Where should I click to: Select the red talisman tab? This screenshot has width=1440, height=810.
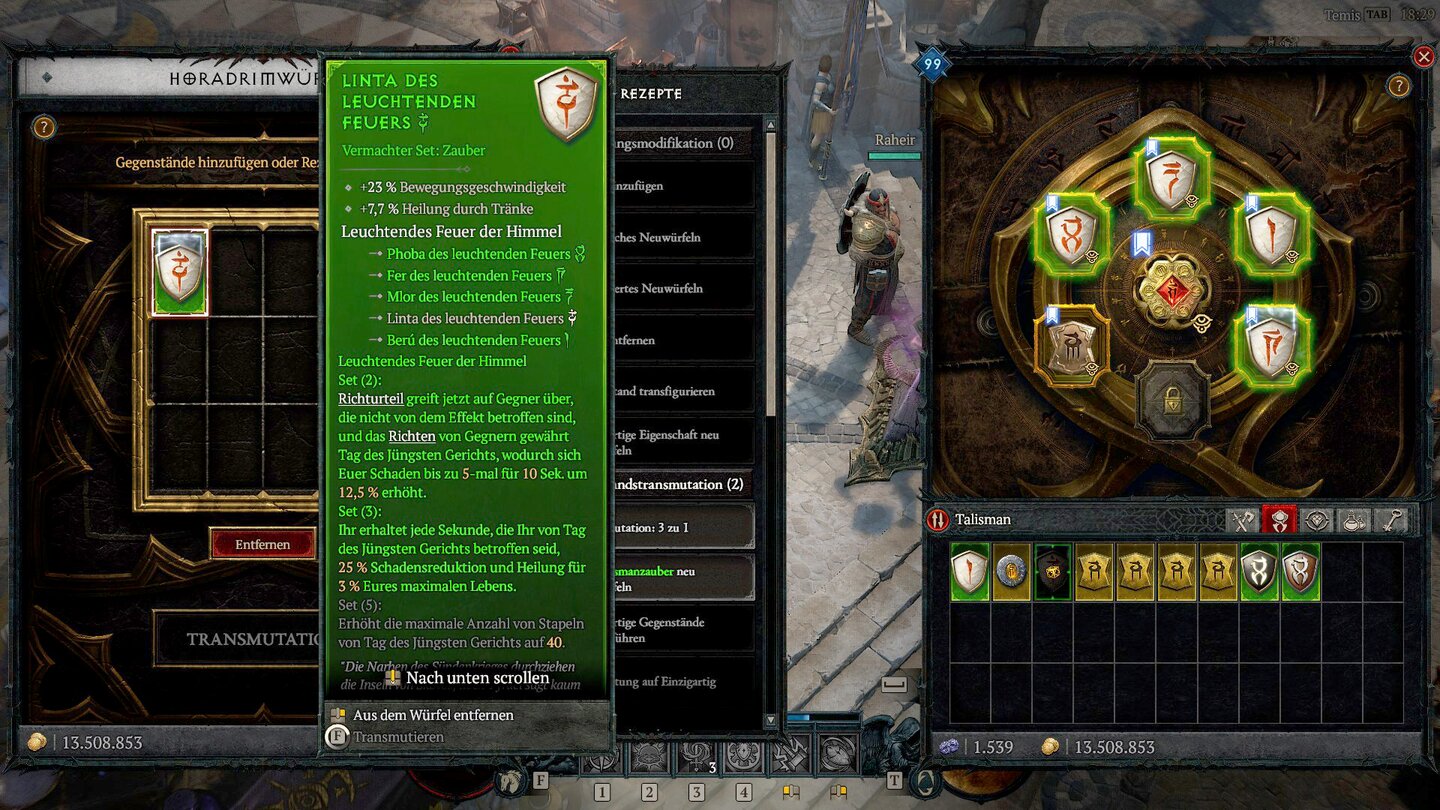(1279, 520)
